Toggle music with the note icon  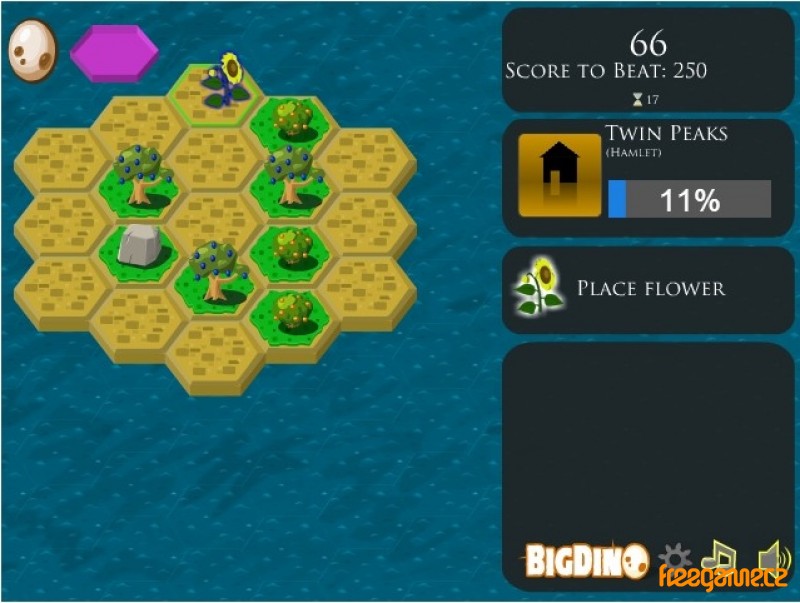click(718, 556)
